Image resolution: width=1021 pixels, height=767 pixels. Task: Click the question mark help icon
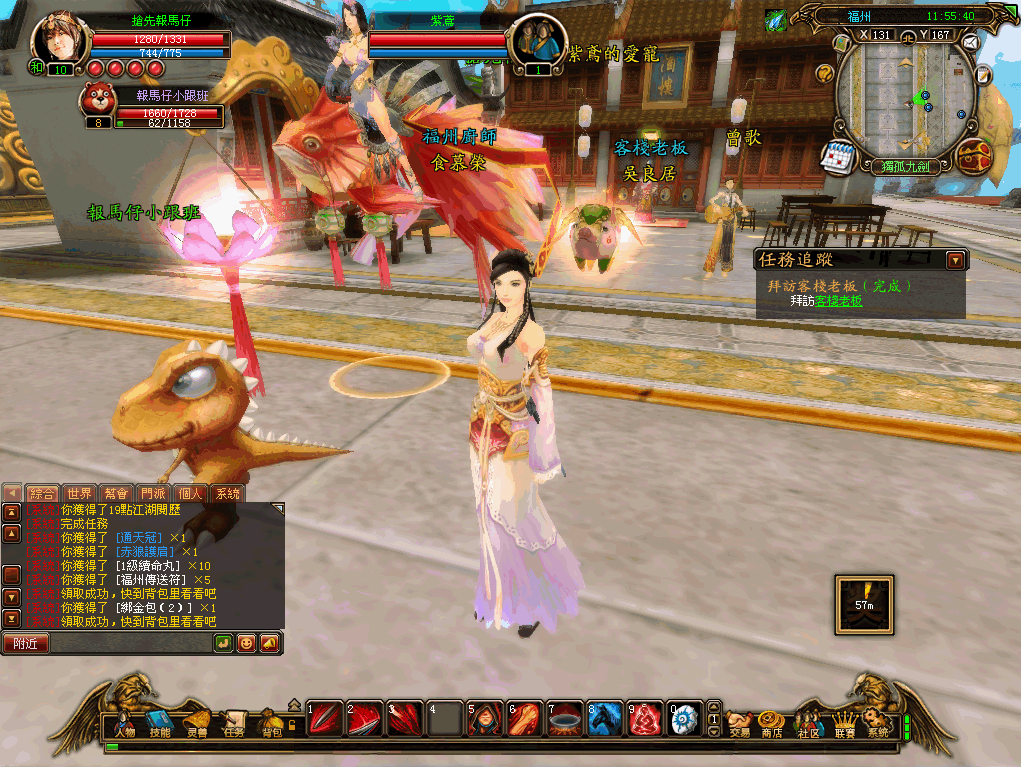click(825, 72)
